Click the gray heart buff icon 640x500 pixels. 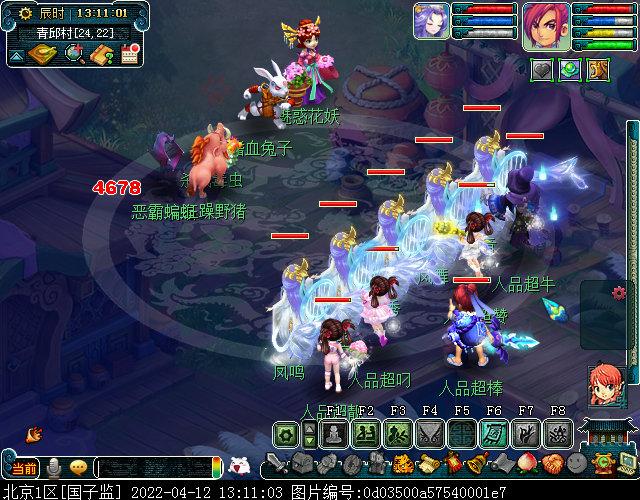click(x=542, y=69)
